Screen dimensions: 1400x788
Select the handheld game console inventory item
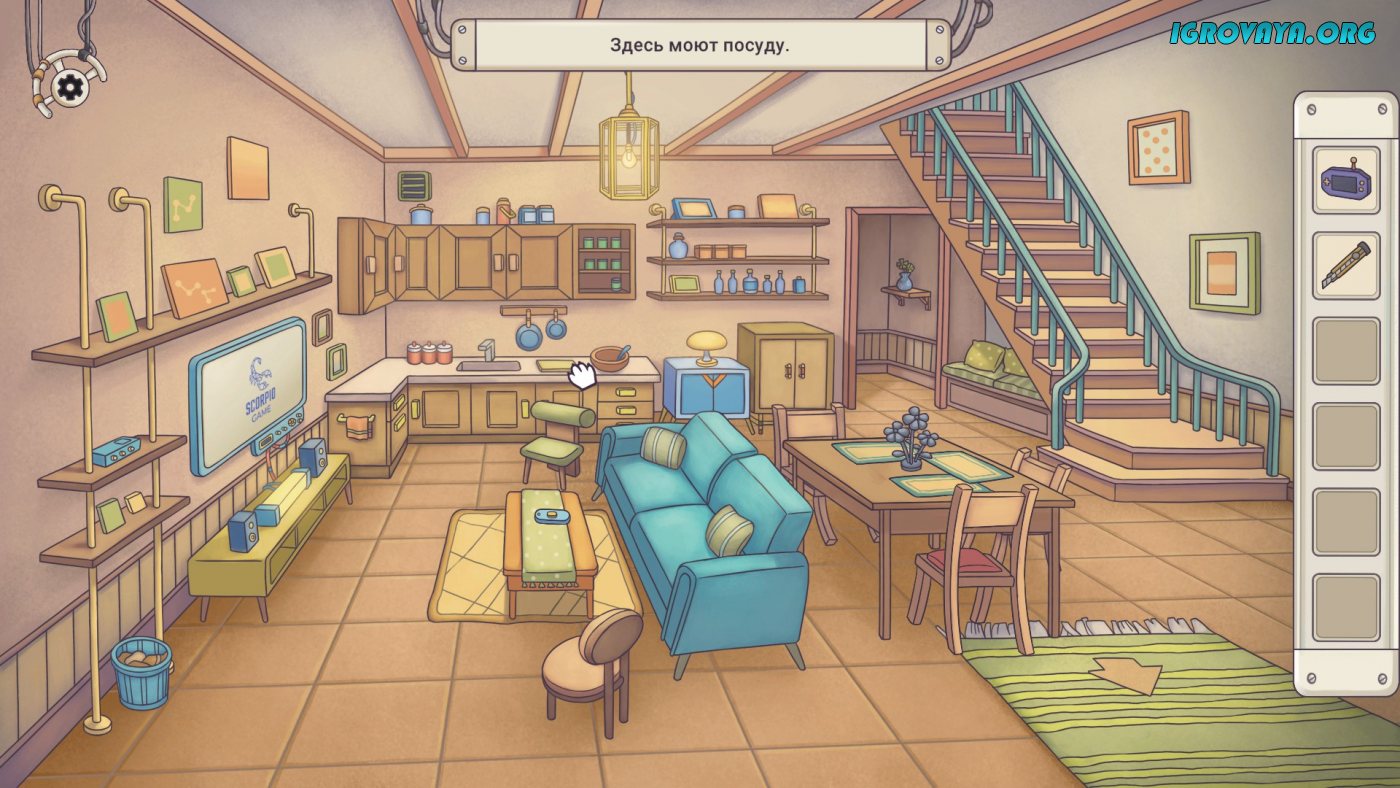click(x=1345, y=180)
